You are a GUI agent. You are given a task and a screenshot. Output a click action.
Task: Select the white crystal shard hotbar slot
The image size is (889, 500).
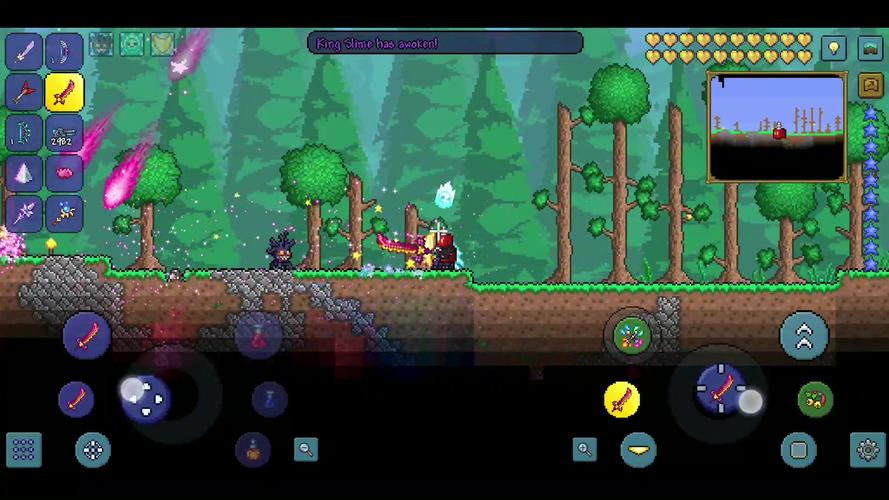(x=24, y=174)
